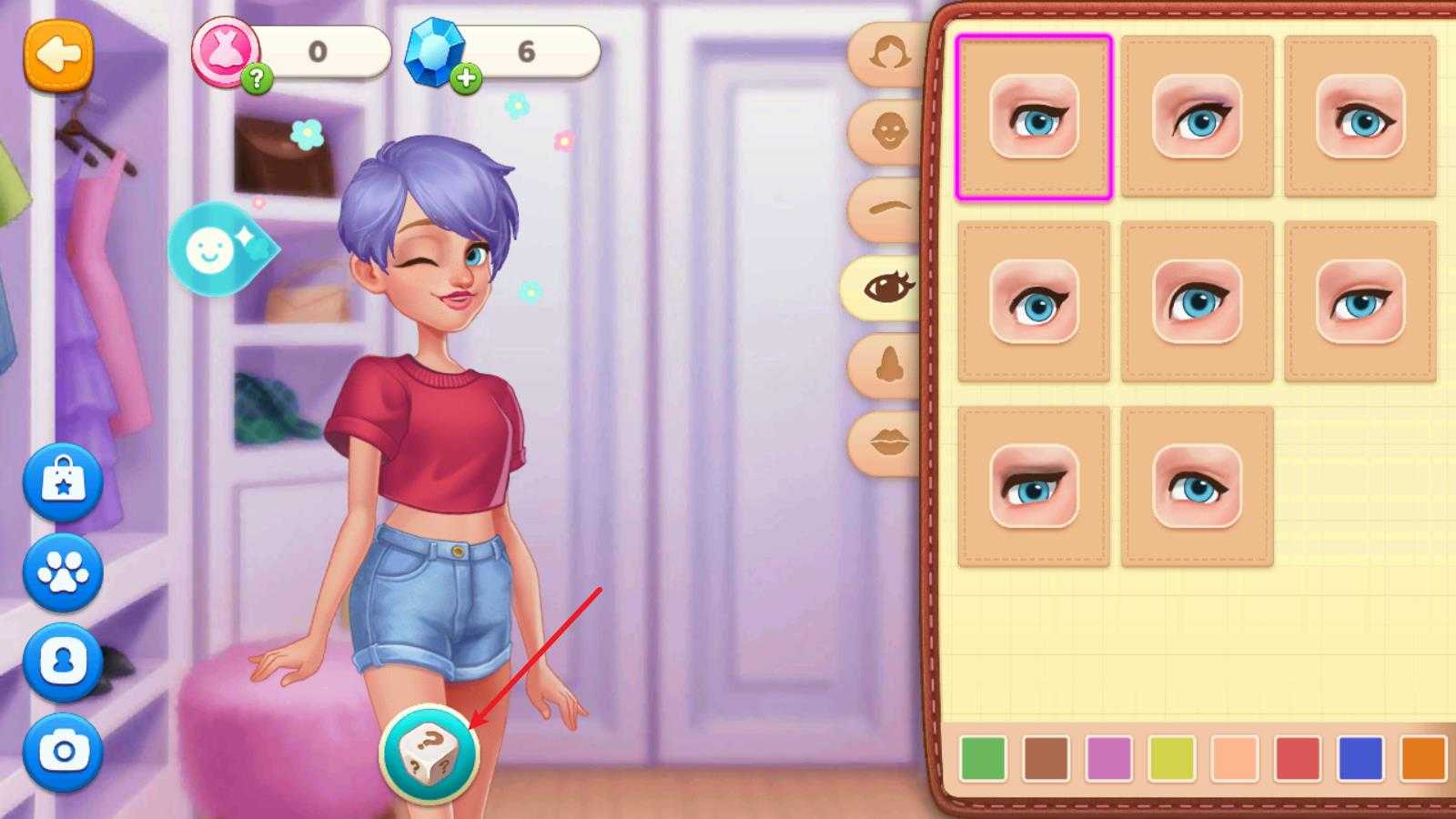Image resolution: width=1456 pixels, height=819 pixels.
Task: Select the yellow-green color swatch
Action: click(x=1171, y=758)
